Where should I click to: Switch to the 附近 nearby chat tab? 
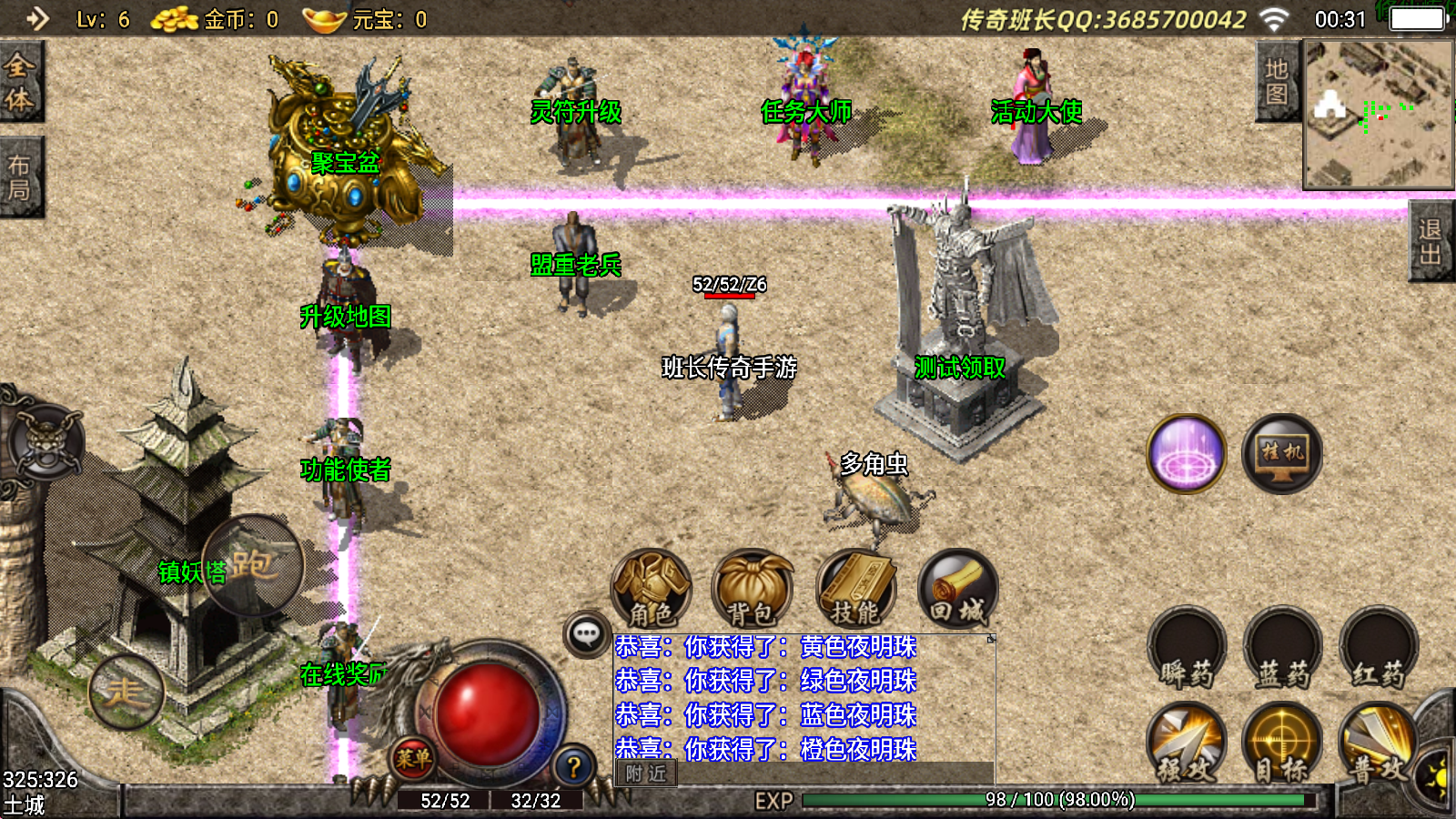click(645, 773)
